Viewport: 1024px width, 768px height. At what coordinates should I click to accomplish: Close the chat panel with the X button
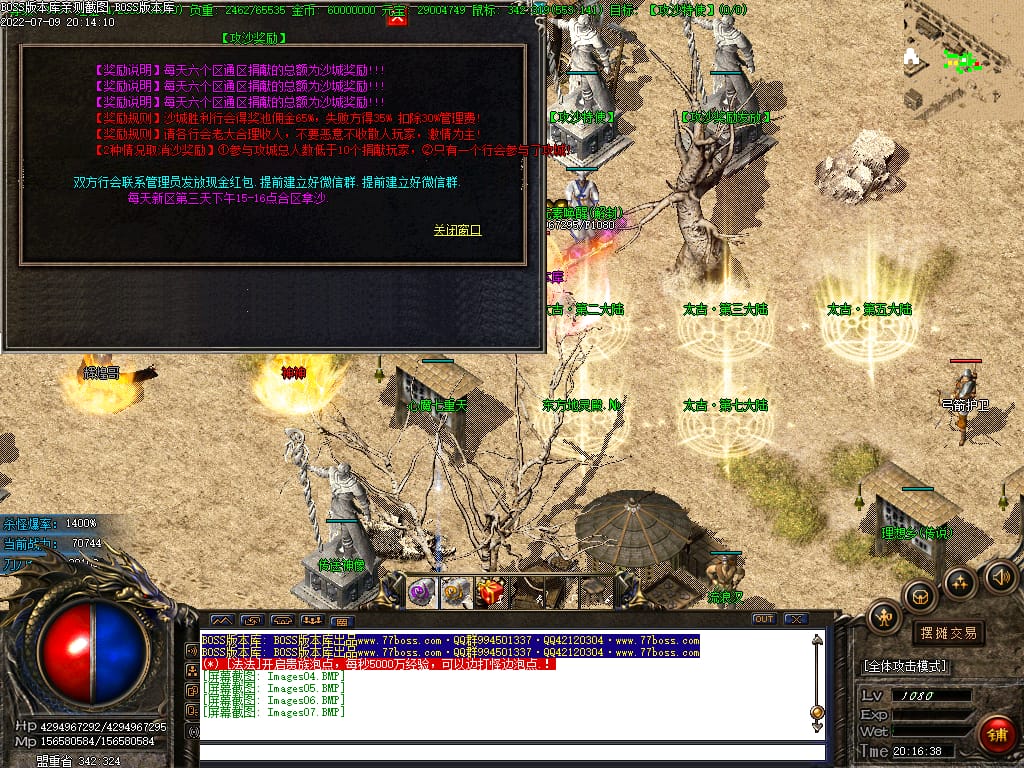pos(795,619)
